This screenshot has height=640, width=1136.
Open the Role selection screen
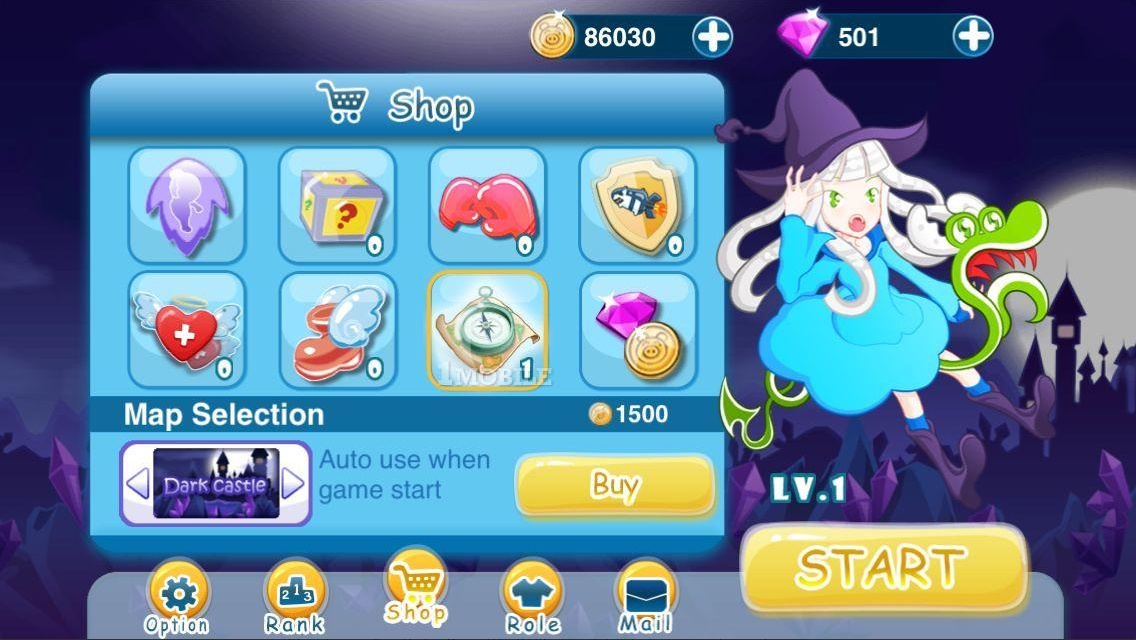(532, 600)
